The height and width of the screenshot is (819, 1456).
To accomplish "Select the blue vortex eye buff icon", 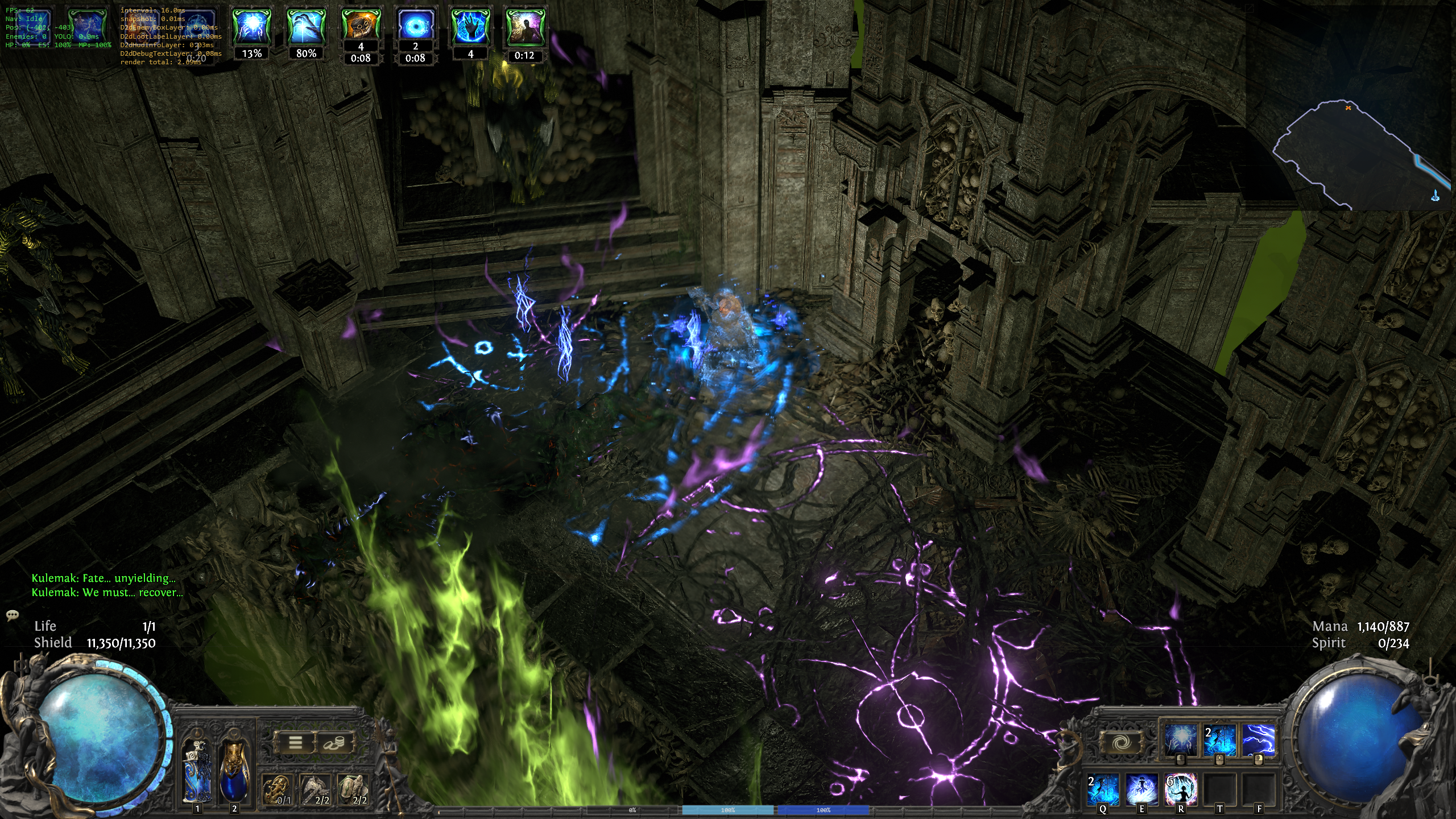I will pos(415,25).
